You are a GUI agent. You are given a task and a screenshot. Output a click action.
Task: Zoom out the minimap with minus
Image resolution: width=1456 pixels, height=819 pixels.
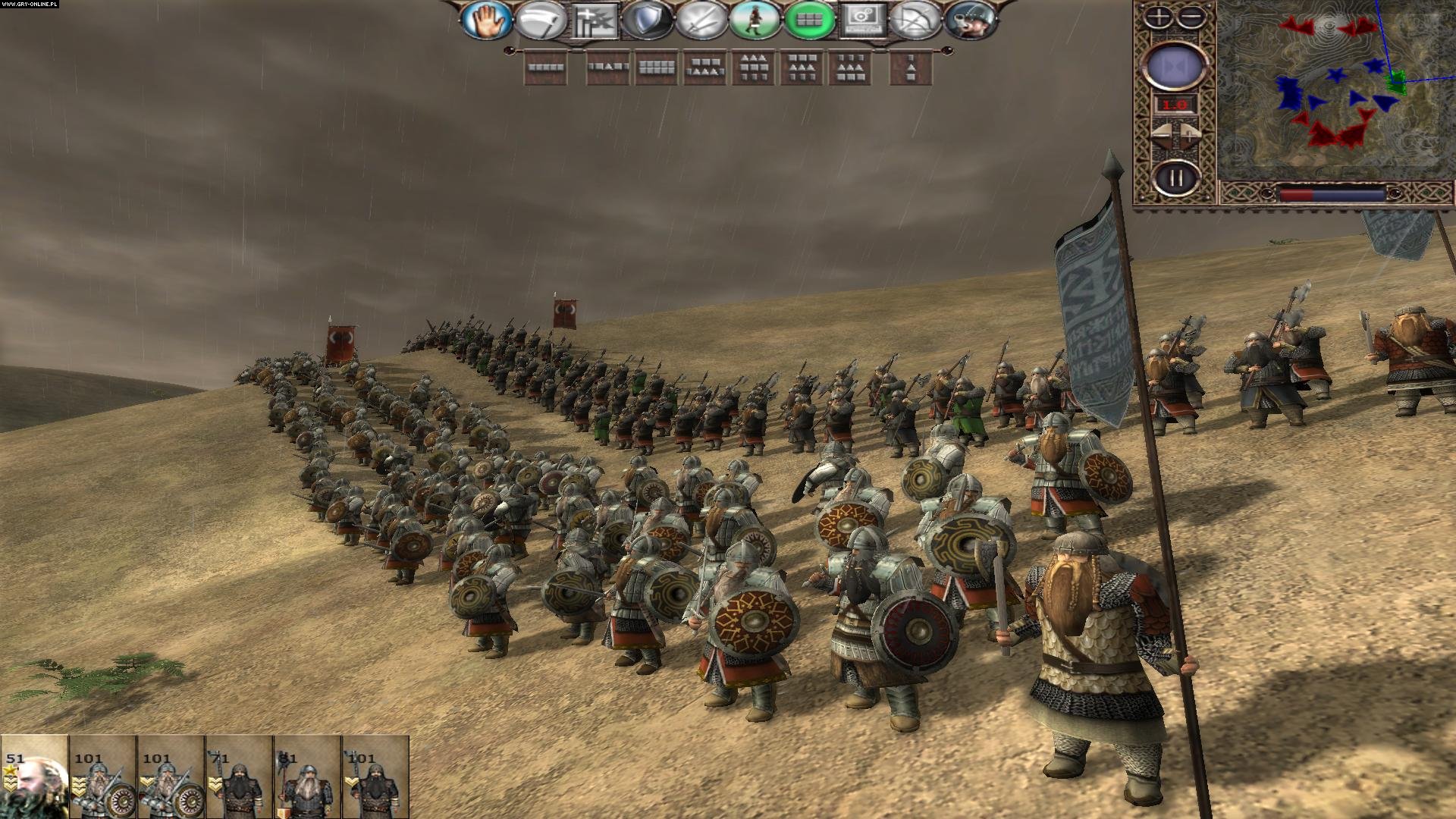(x=1192, y=17)
